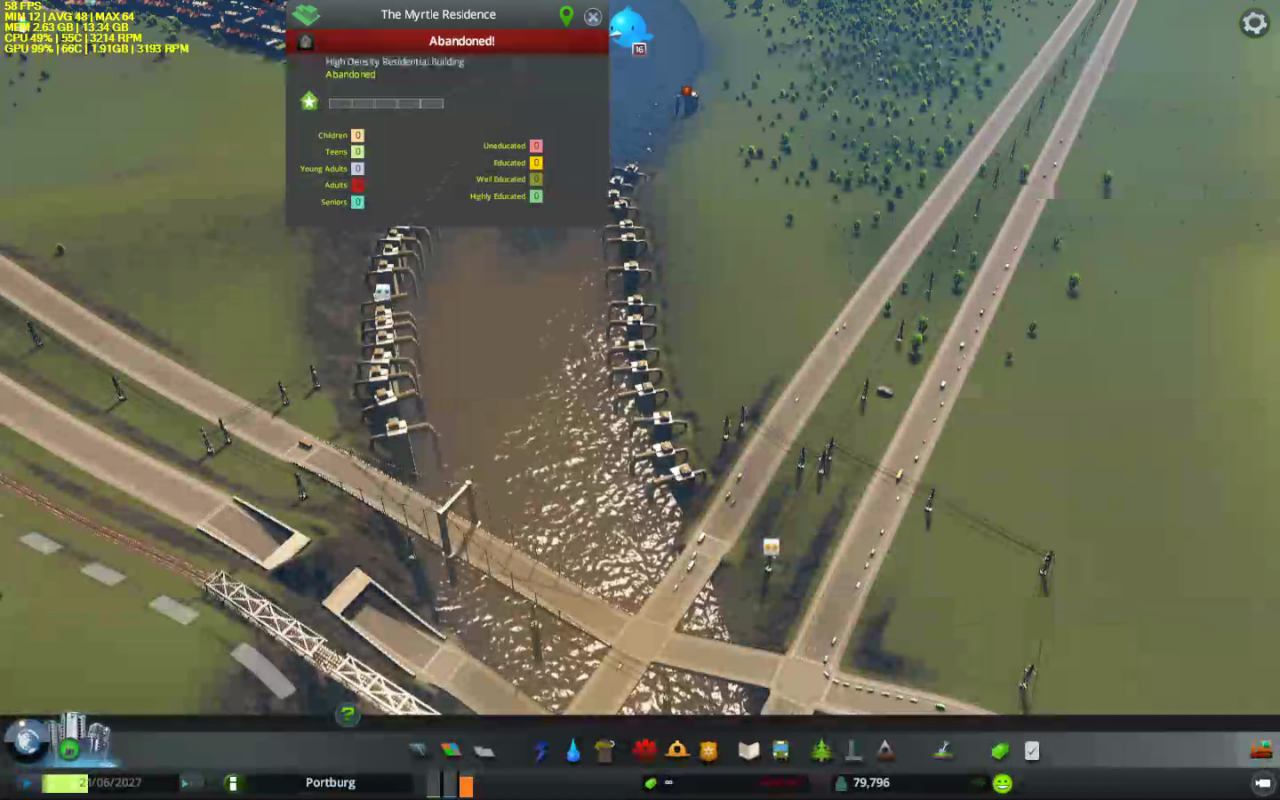Close The Myrtle Residence info panel
This screenshot has height=800, width=1280.
pos(593,17)
